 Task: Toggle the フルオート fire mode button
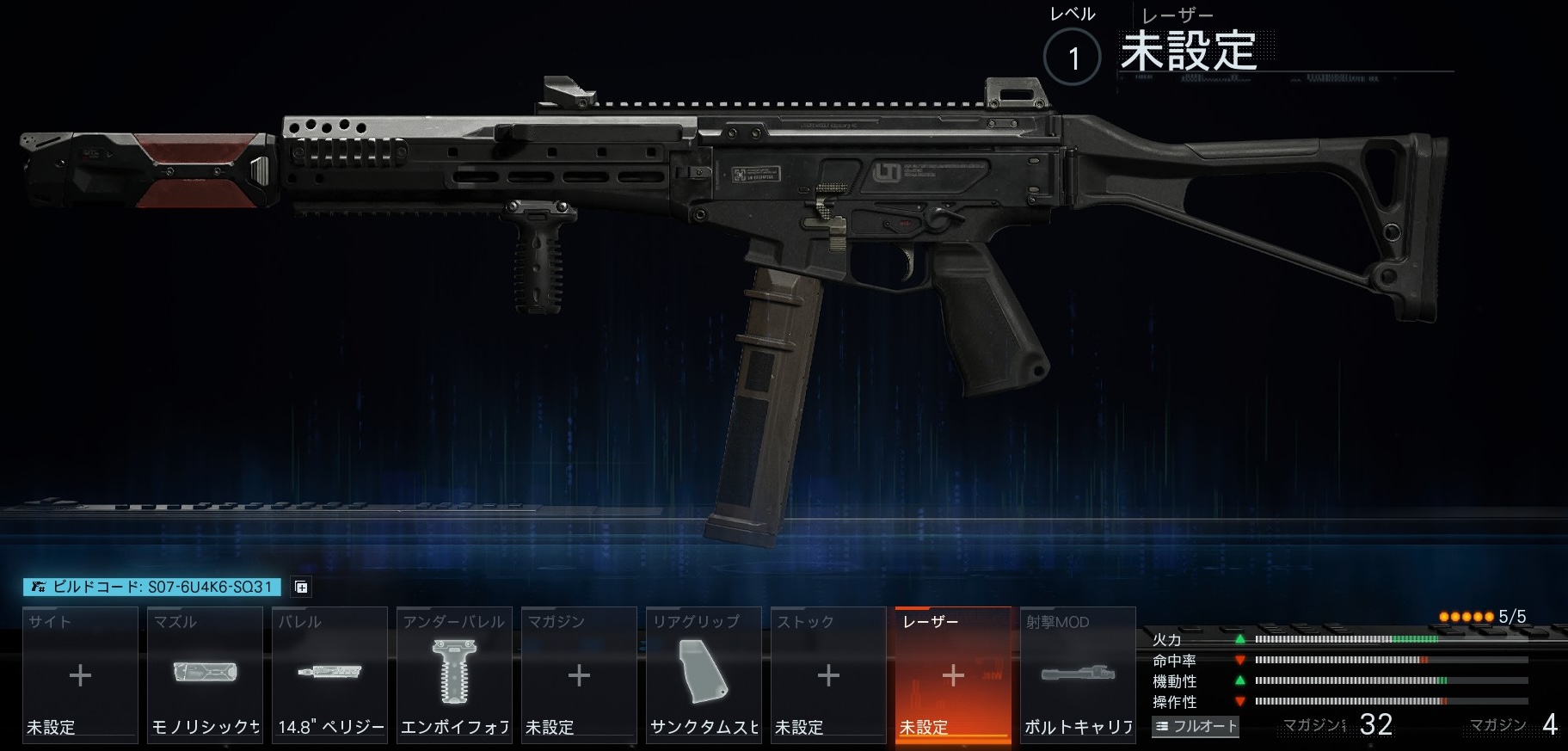pos(1196,726)
